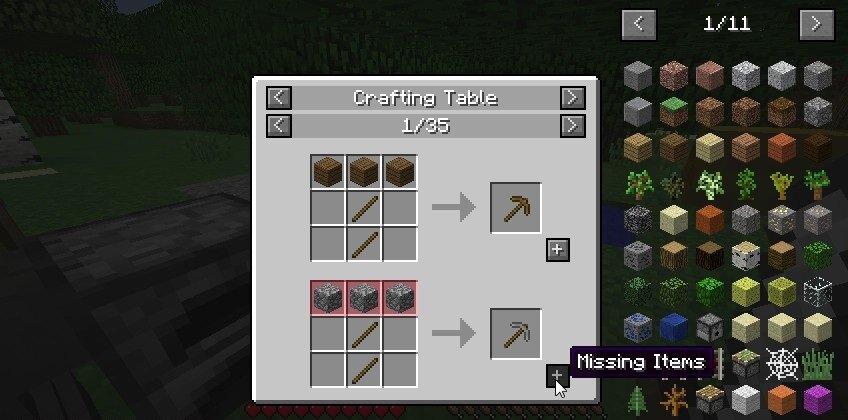
Task: Advance to the next recipe page
Action: point(571,126)
